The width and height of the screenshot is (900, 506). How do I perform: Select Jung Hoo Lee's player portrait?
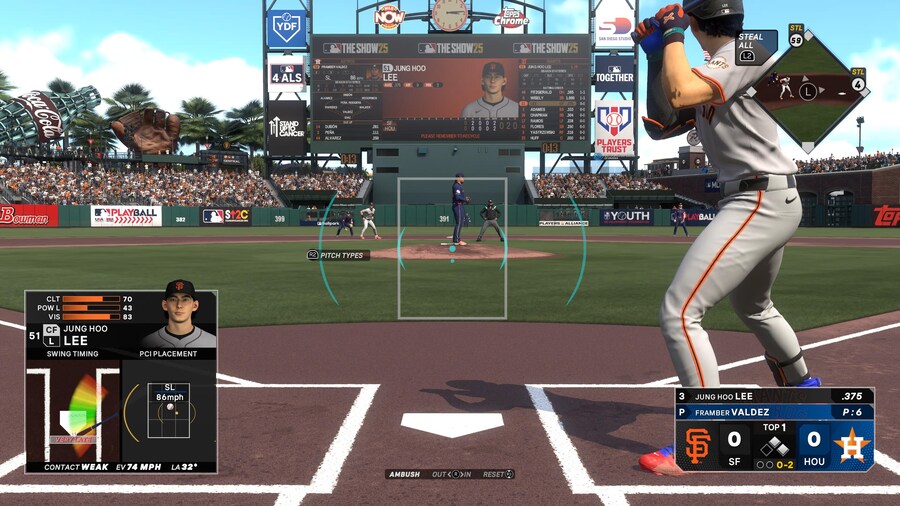coord(178,318)
